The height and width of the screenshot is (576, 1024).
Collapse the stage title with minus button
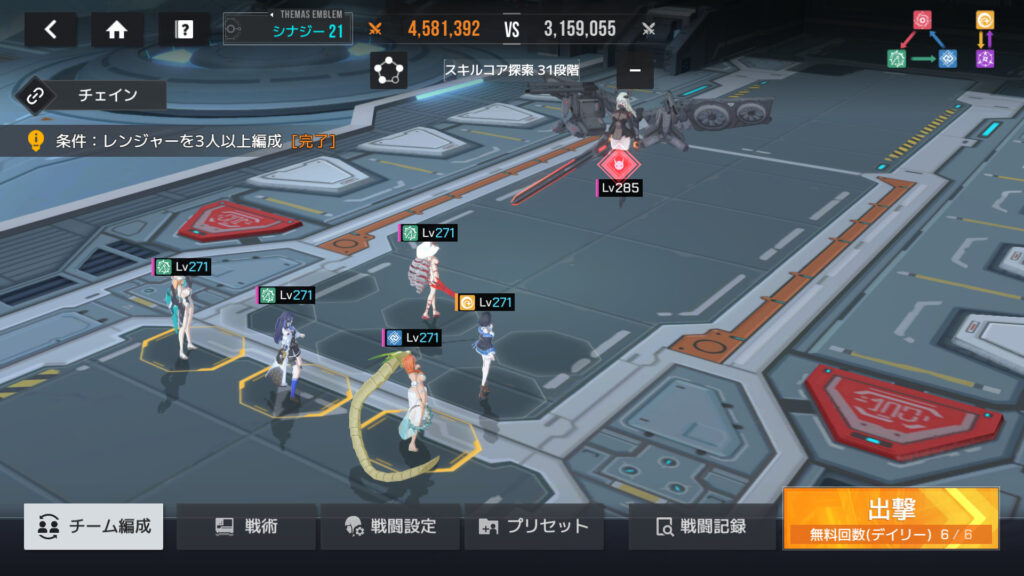pyautogui.click(x=635, y=71)
